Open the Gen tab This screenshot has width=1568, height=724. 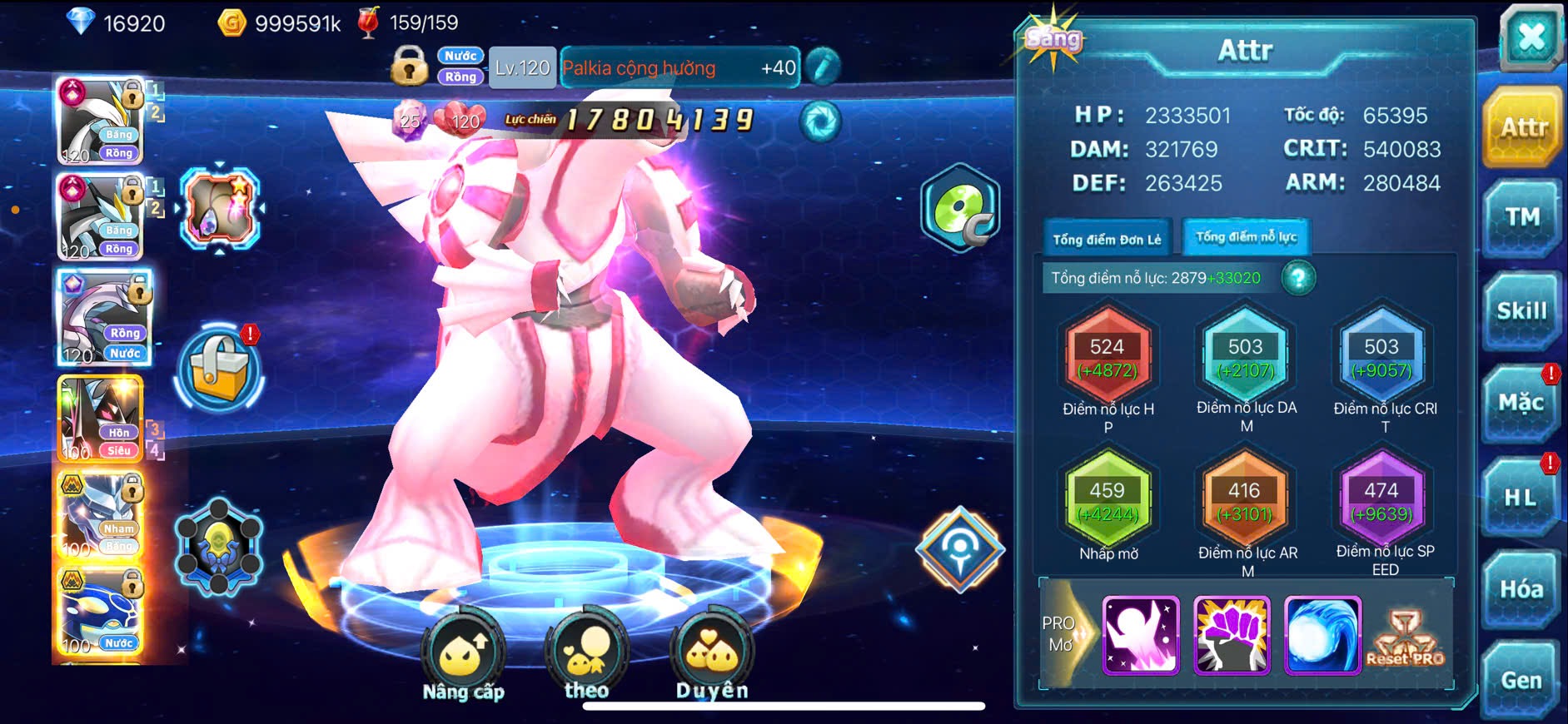tap(1521, 681)
